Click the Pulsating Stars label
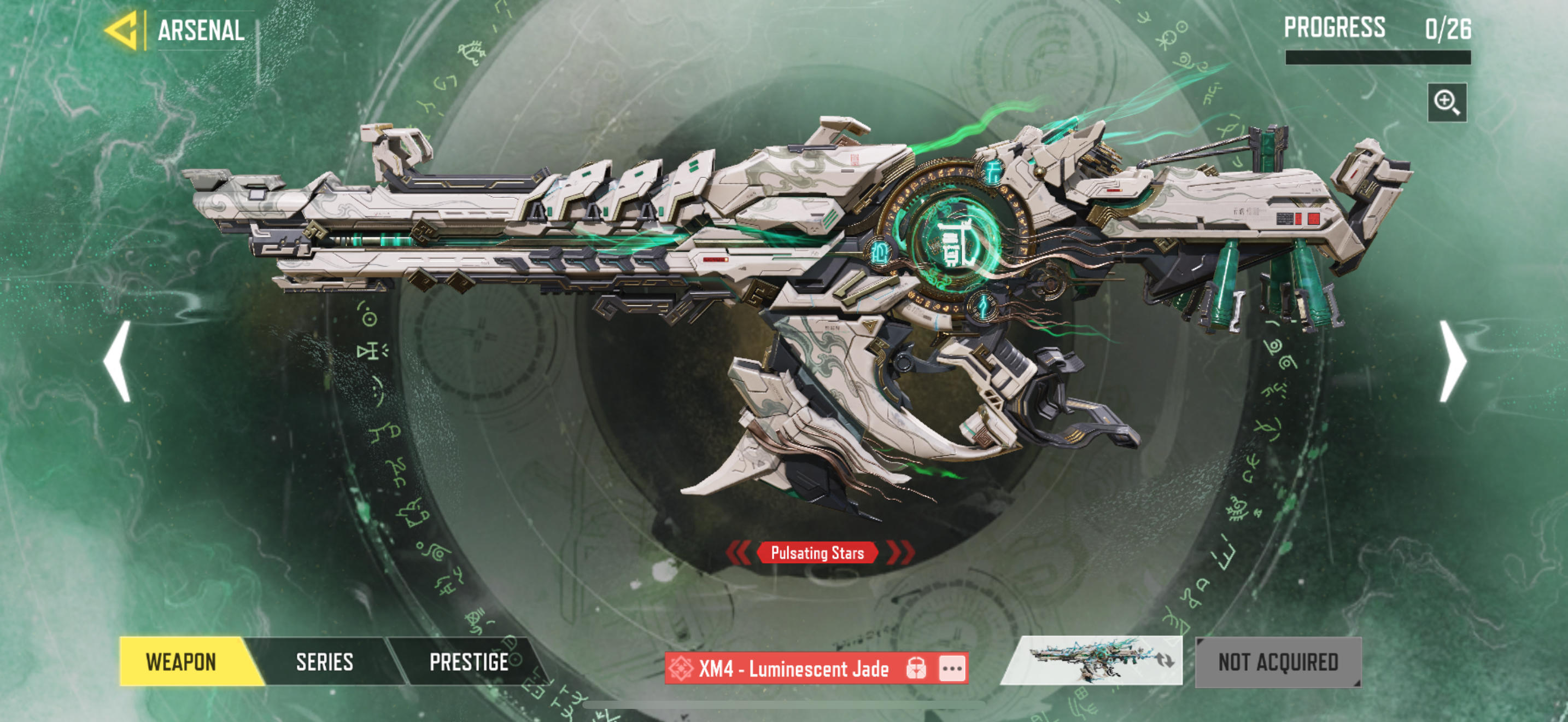Image resolution: width=1568 pixels, height=722 pixels. point(817,553)
